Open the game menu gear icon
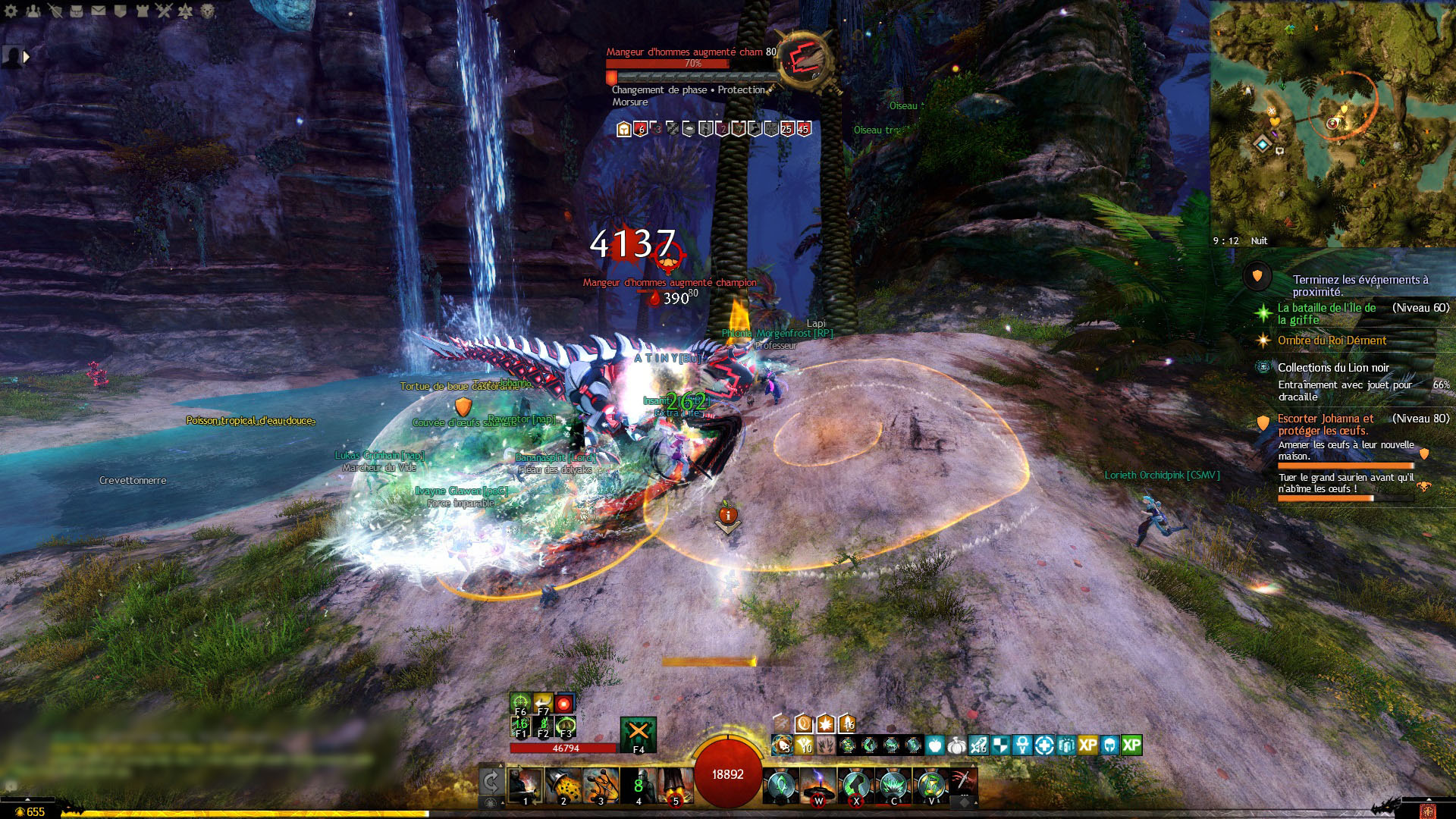This screenshot has width=1456, height=819. [x=11, y=11]
